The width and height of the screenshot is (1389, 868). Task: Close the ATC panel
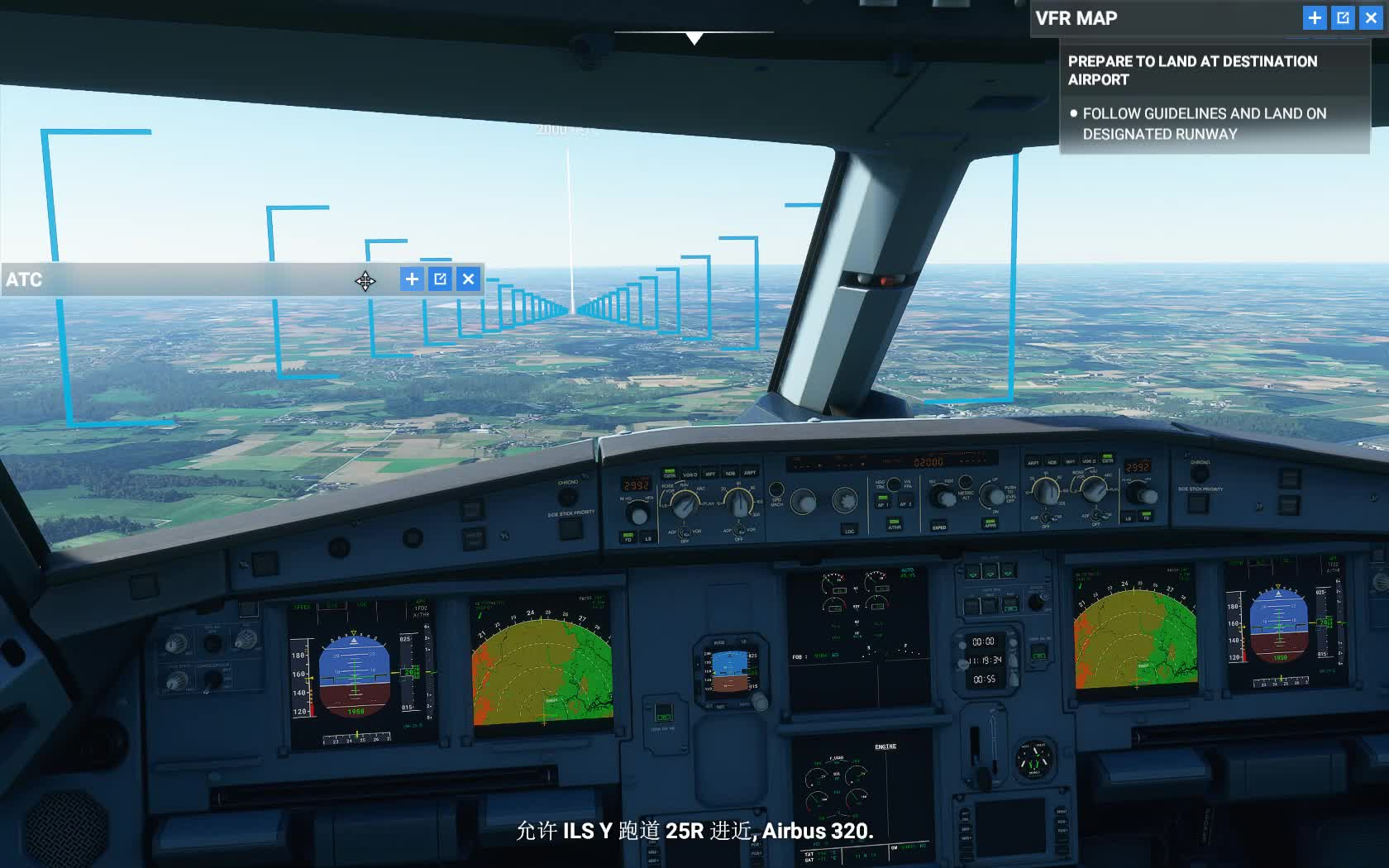tap(468, 279)
